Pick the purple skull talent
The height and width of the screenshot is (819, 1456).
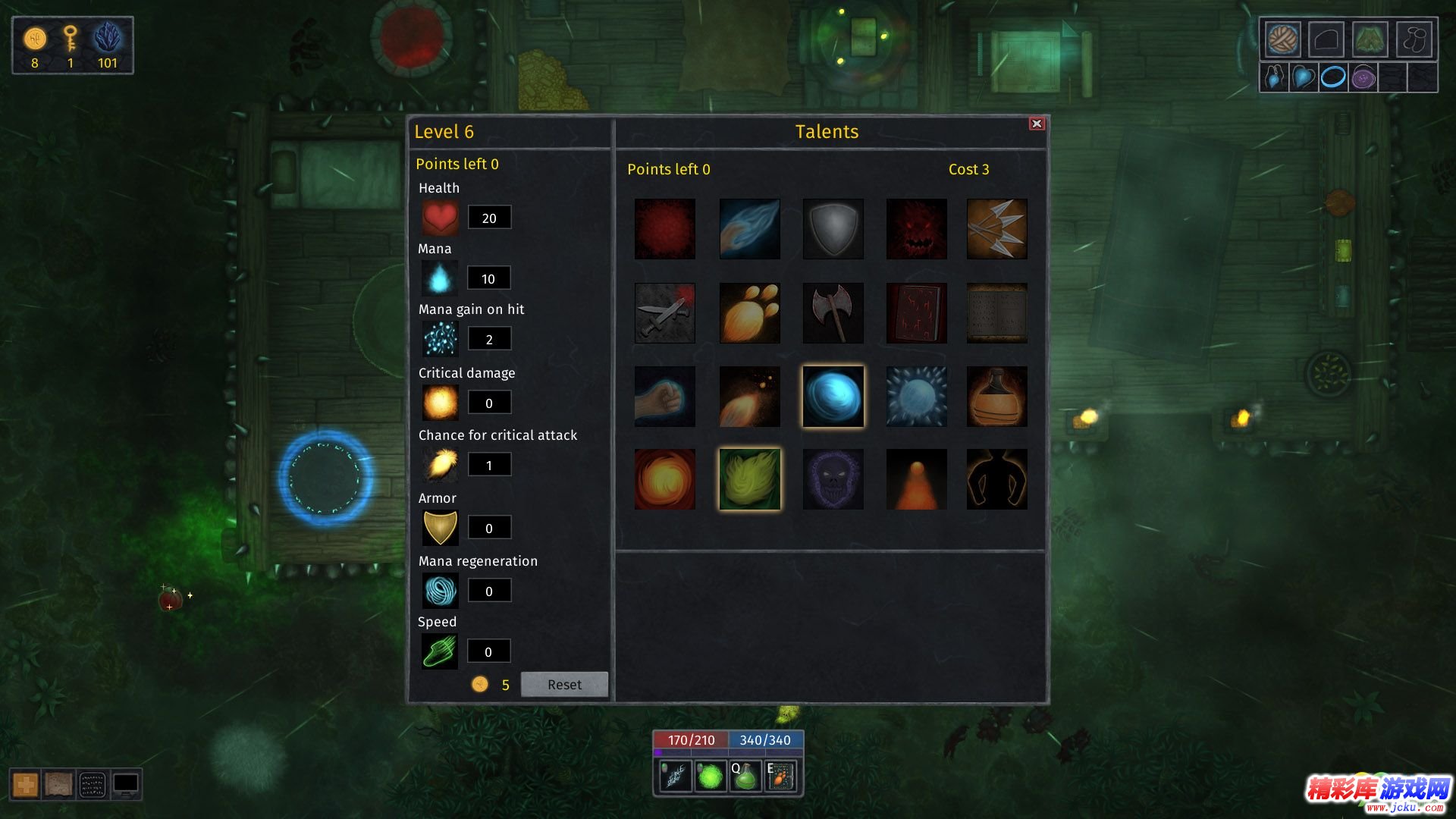[833, 479]
